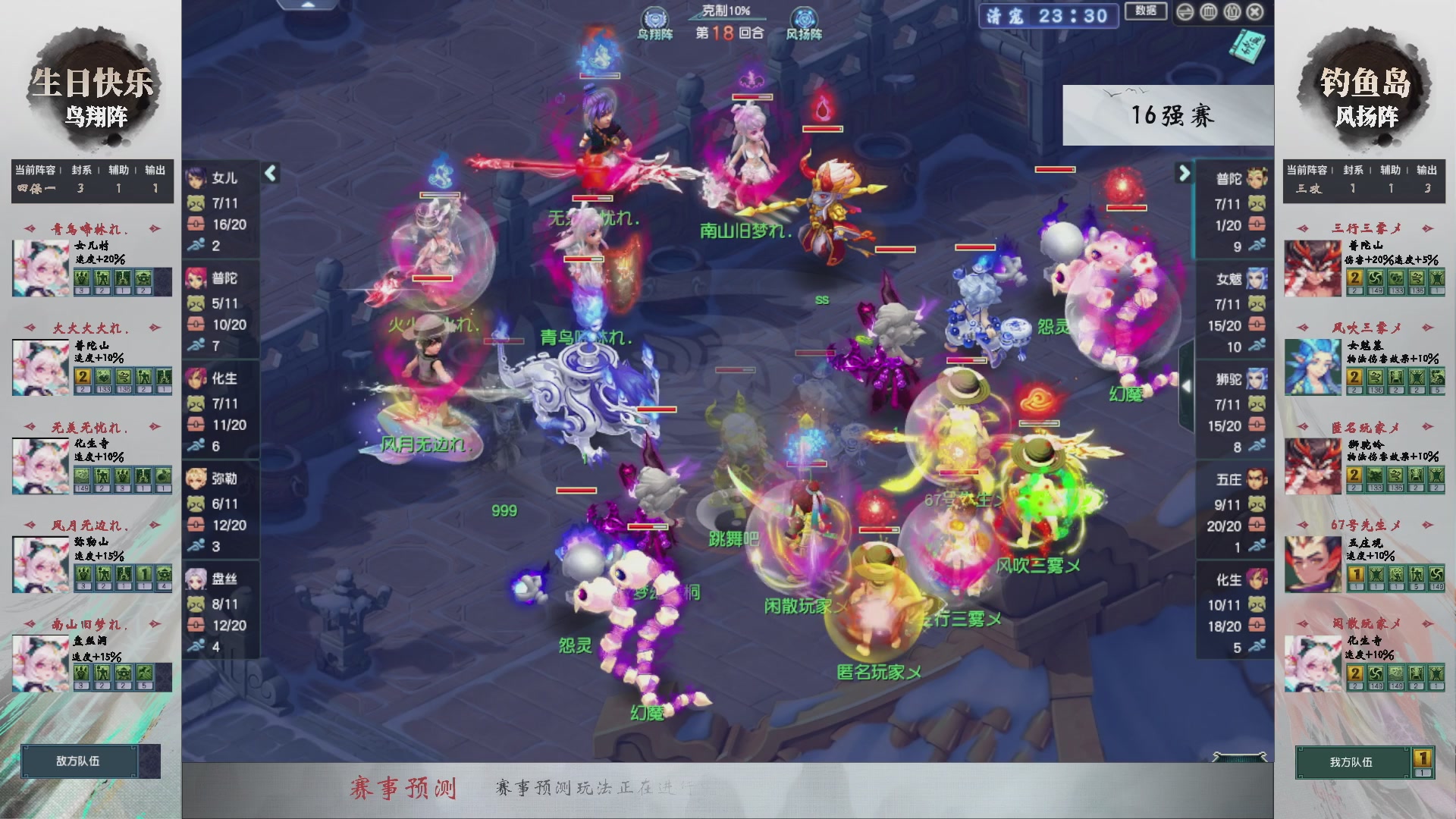Open the strategy book icon below the toolbar
Screen dimensions: 1456x819
[1249, 47]
